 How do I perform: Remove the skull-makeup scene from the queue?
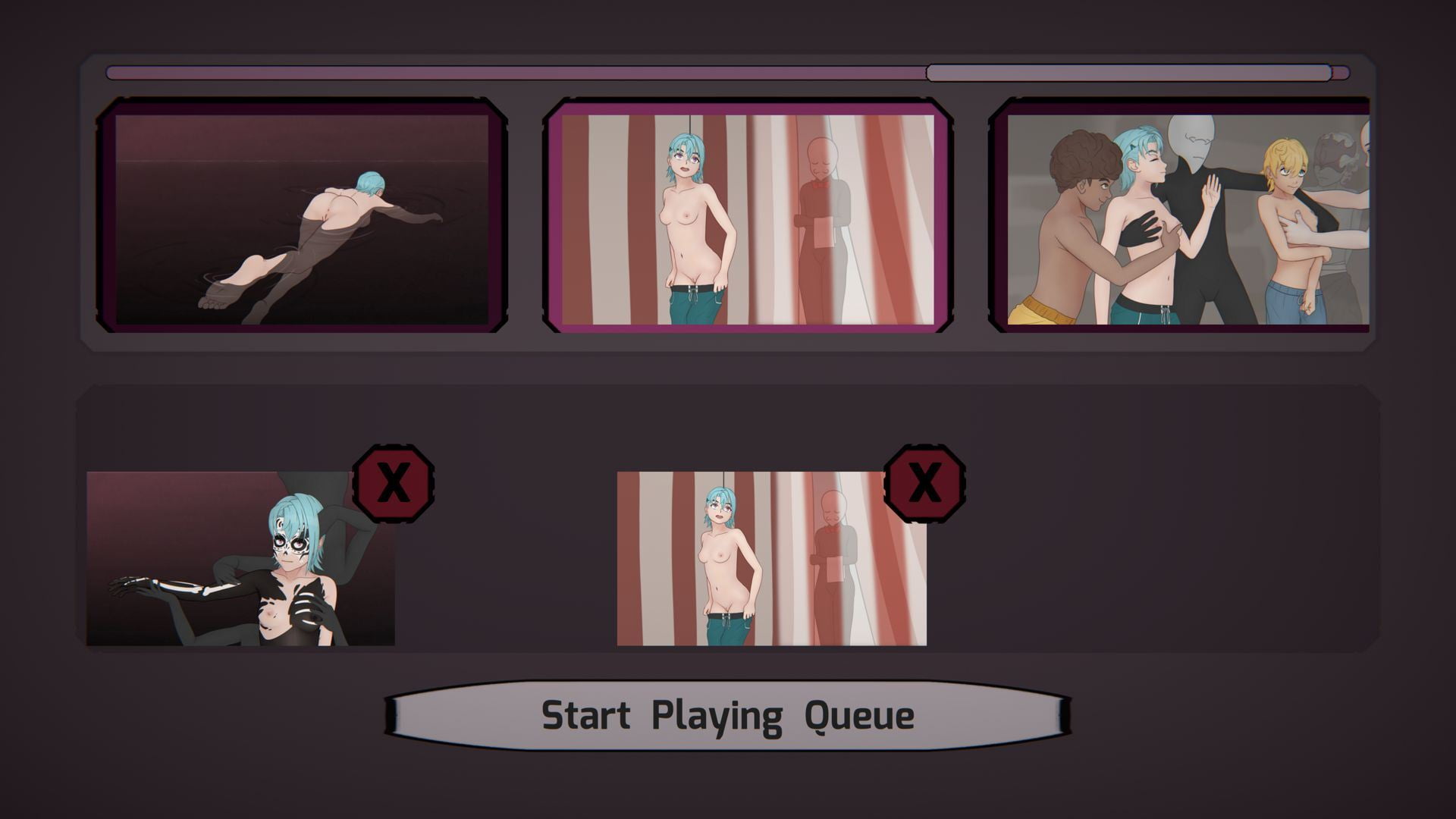pyautogui.click(x=394, y=483)
